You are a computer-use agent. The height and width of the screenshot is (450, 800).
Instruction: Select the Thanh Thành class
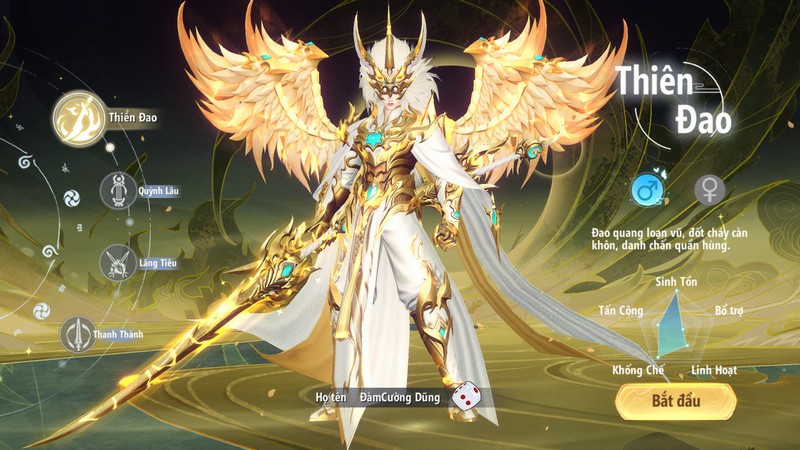[x=78, y=335]
